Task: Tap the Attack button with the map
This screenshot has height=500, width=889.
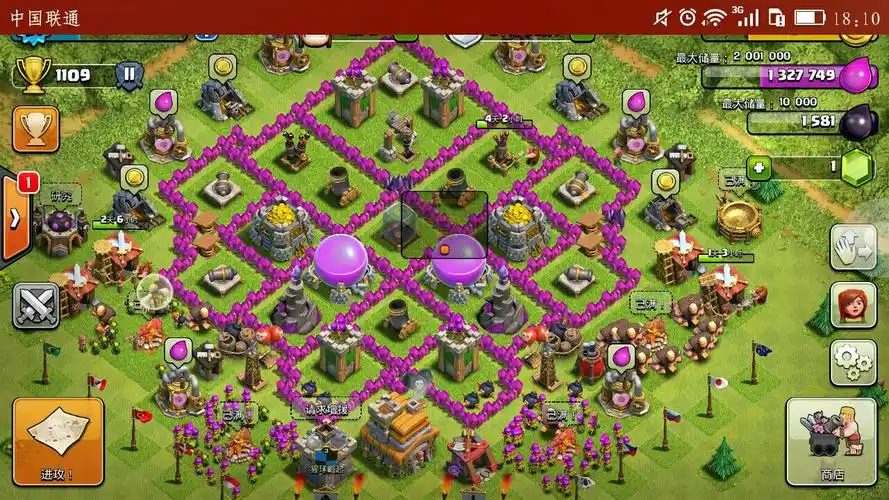Action: [57, 441]
